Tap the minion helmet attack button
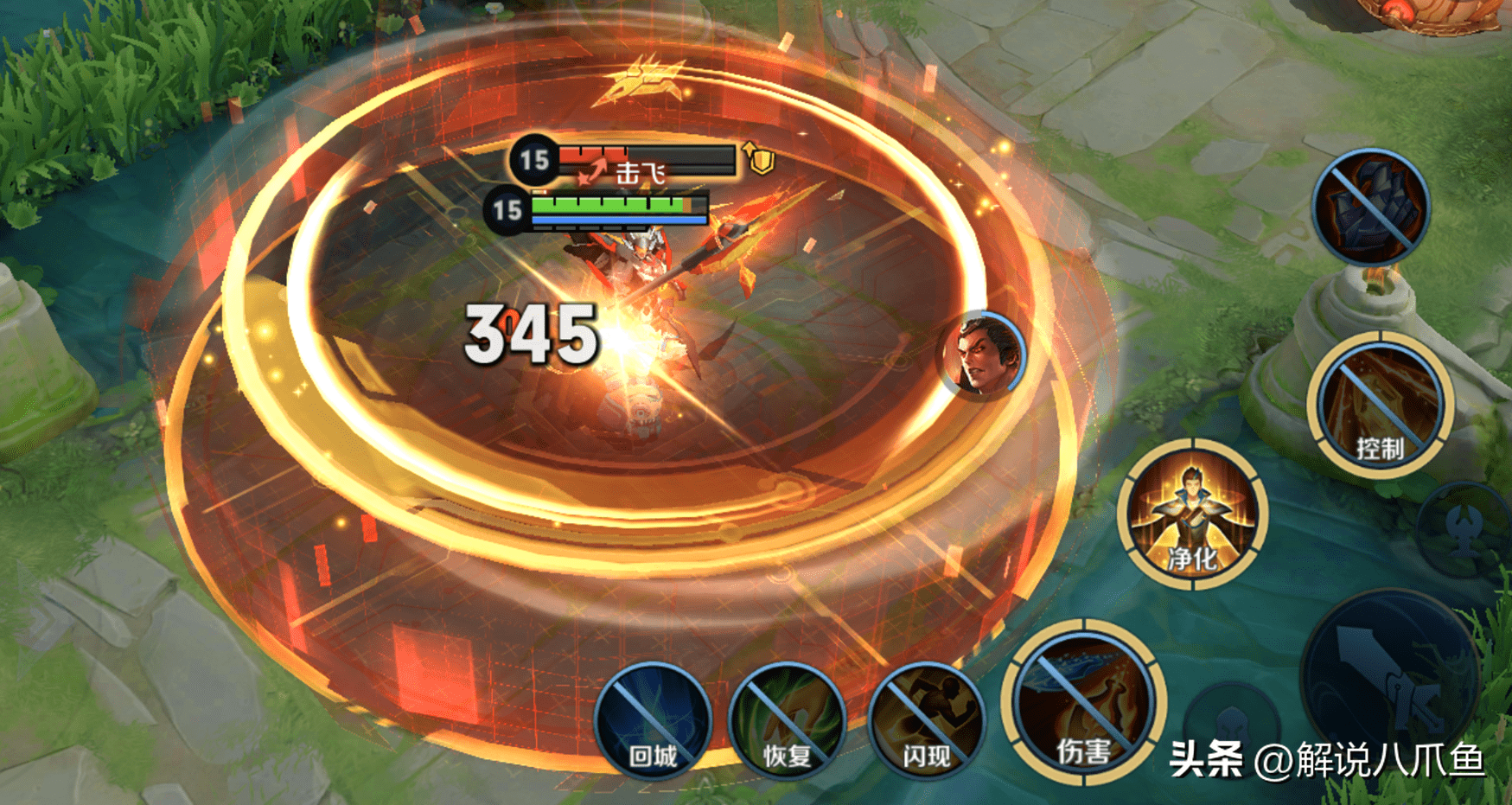The width and height of the screenshot is (1512, 805). tap(1232, 726)
